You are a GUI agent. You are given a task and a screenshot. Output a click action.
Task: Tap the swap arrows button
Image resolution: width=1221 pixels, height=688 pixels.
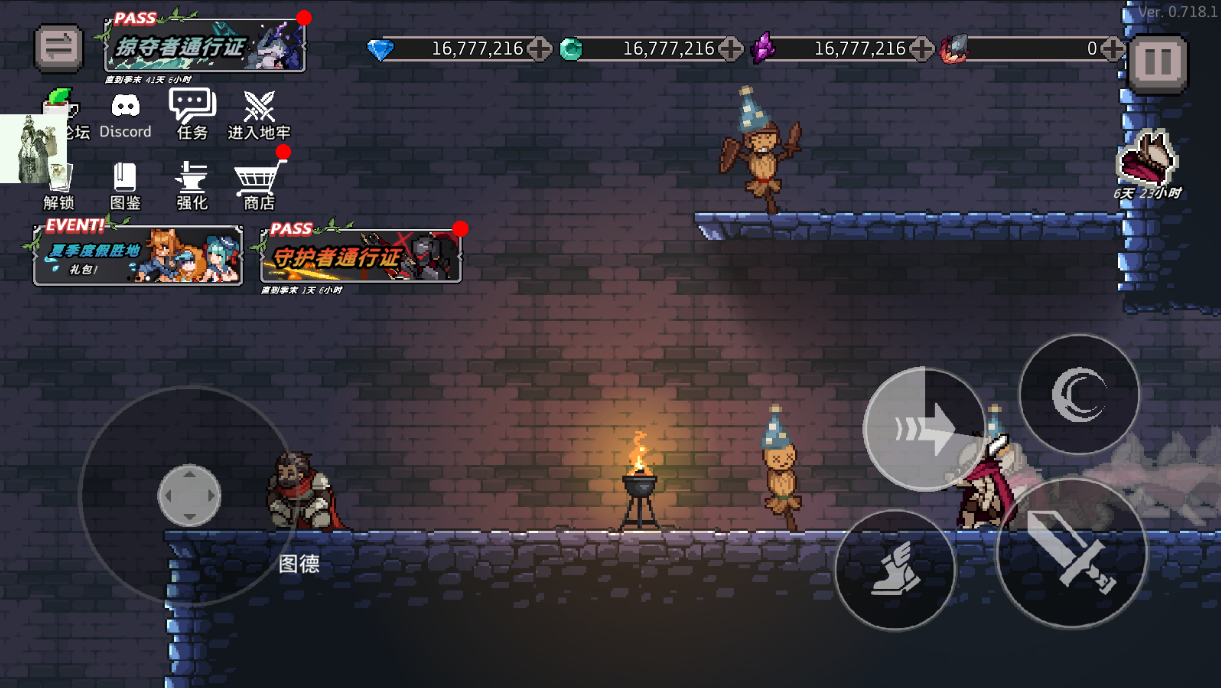(x=59, y=48)
